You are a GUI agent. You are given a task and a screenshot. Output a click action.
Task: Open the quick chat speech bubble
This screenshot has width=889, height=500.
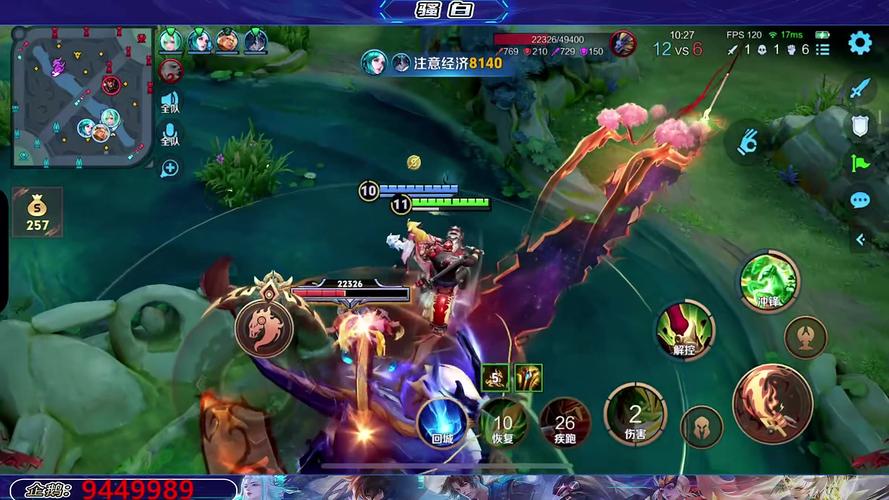tap(860, 200)
